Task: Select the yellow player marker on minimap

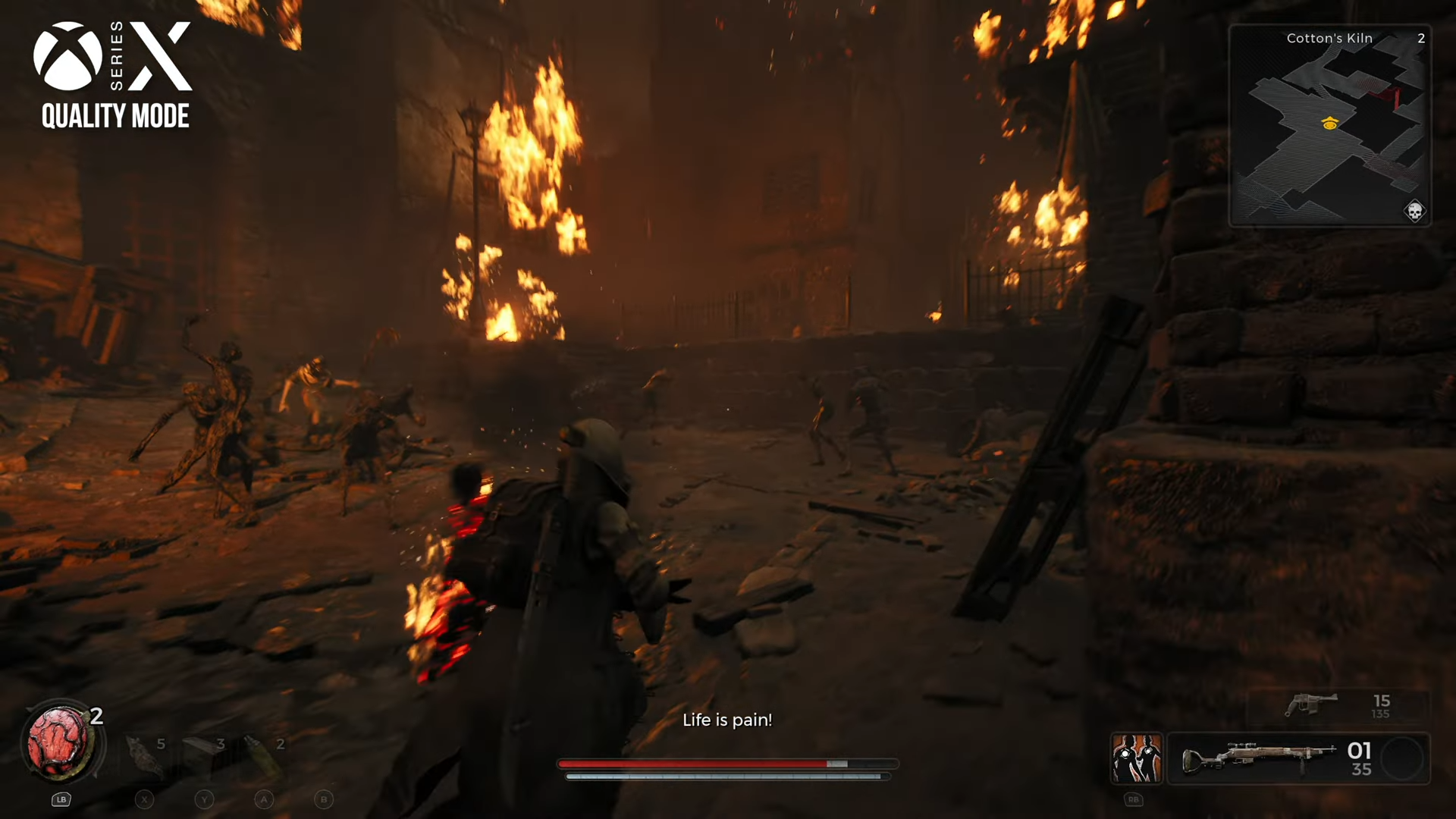Action: [x=1329, y=123]
